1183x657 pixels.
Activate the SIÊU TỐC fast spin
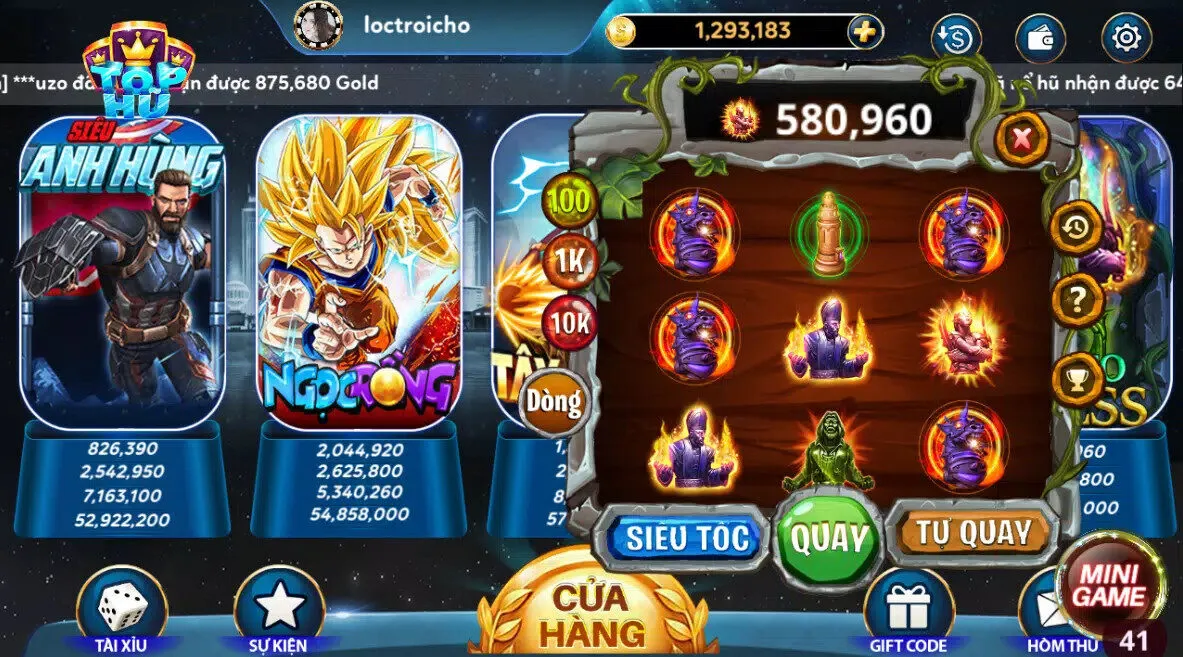[686, 538]
